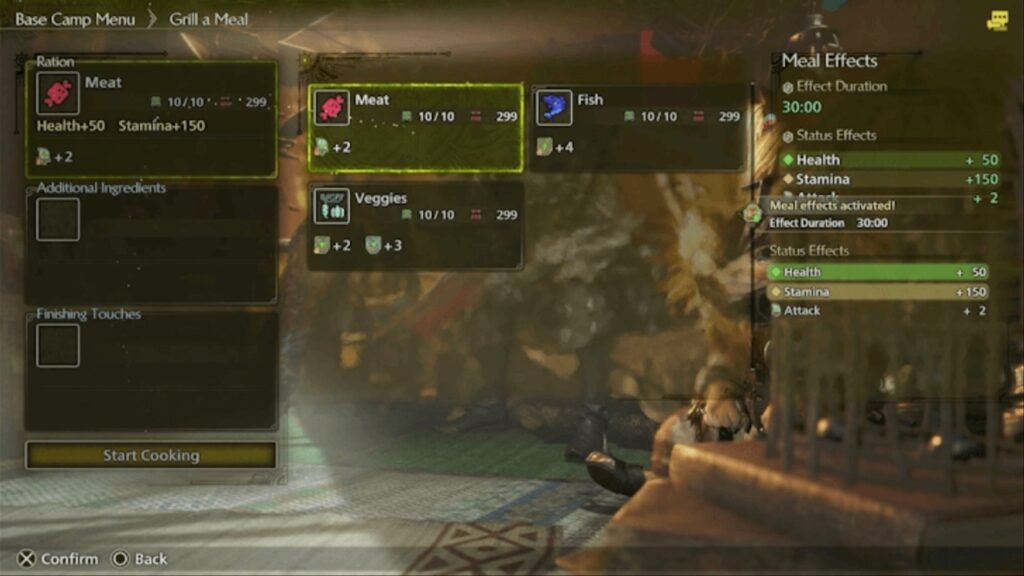1024x576 pixels.
Task: Choose the Fish ration option
Action: (x=638, y=127)
